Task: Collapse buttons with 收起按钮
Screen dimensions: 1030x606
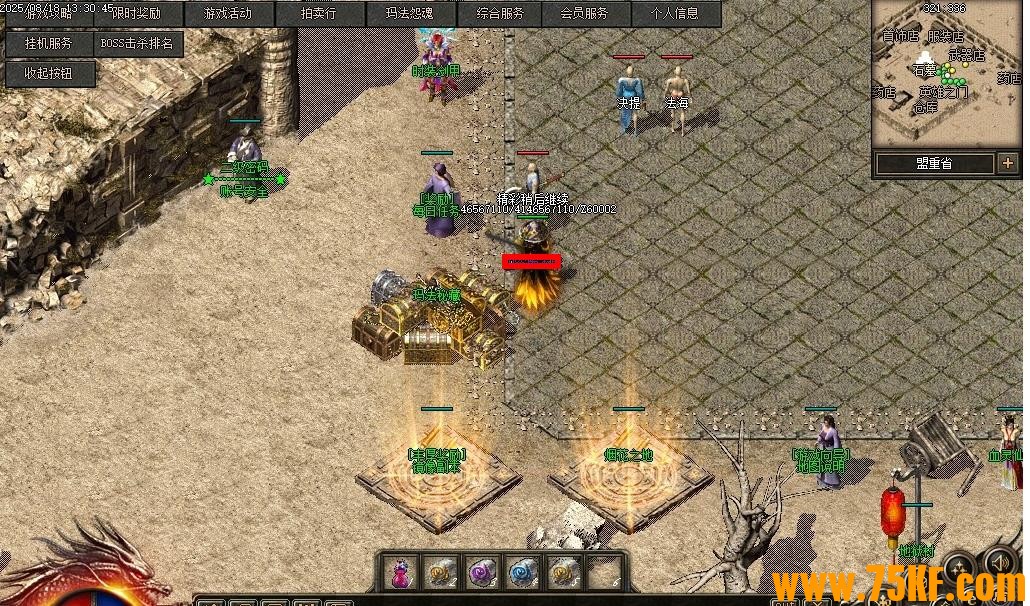Action: (x=49, y=73)
